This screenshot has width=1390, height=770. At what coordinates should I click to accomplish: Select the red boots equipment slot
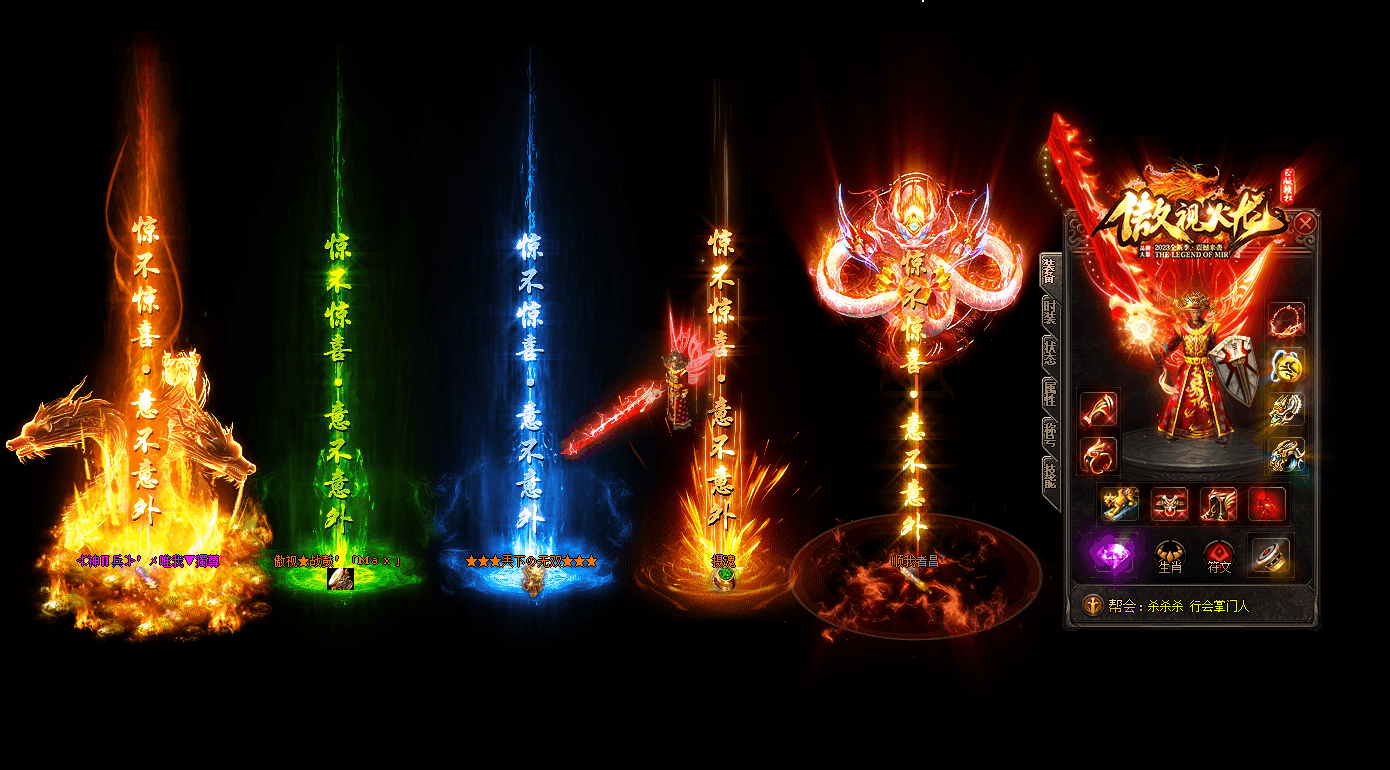click(1218, 504)
